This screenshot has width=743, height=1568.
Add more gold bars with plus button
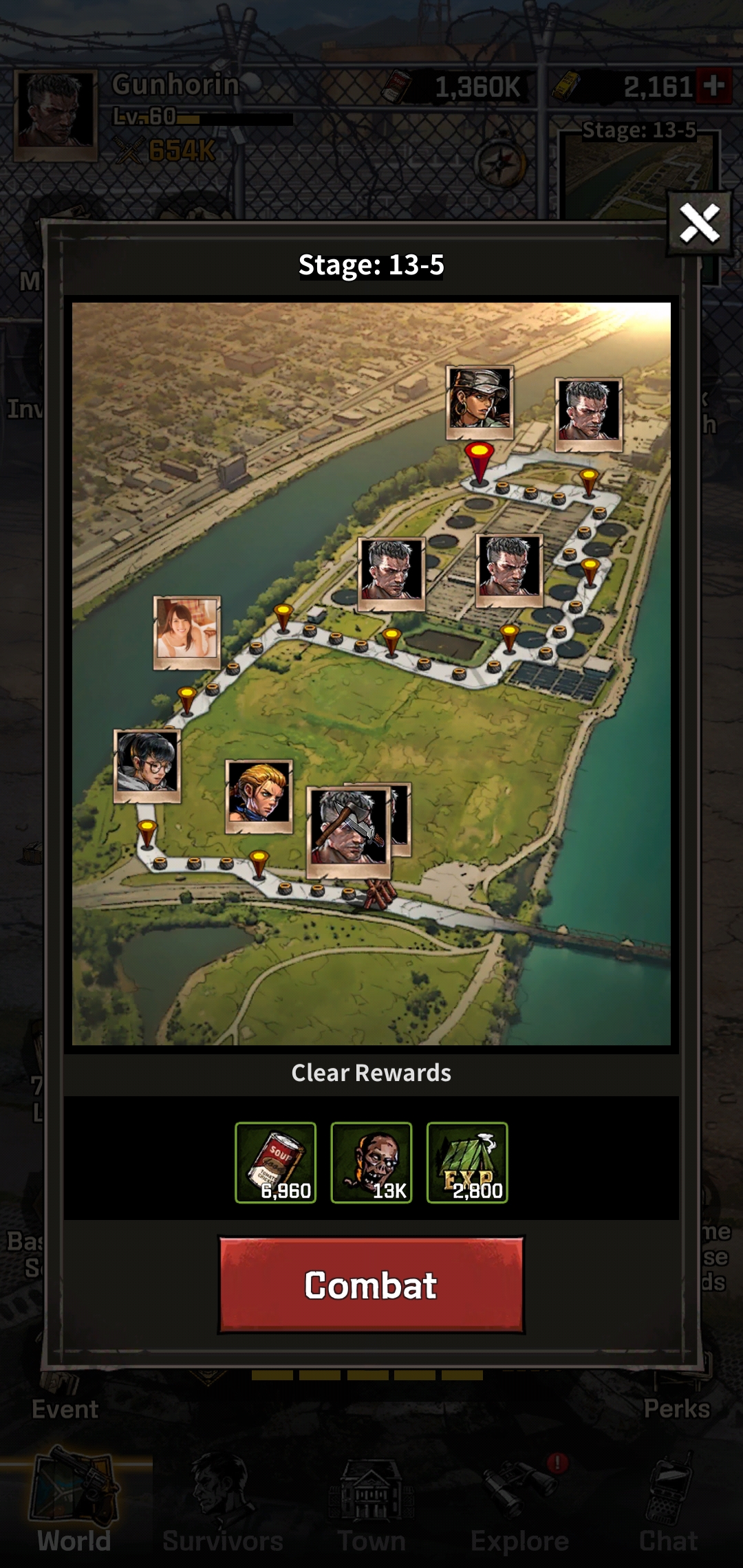[x=713, y=87]
